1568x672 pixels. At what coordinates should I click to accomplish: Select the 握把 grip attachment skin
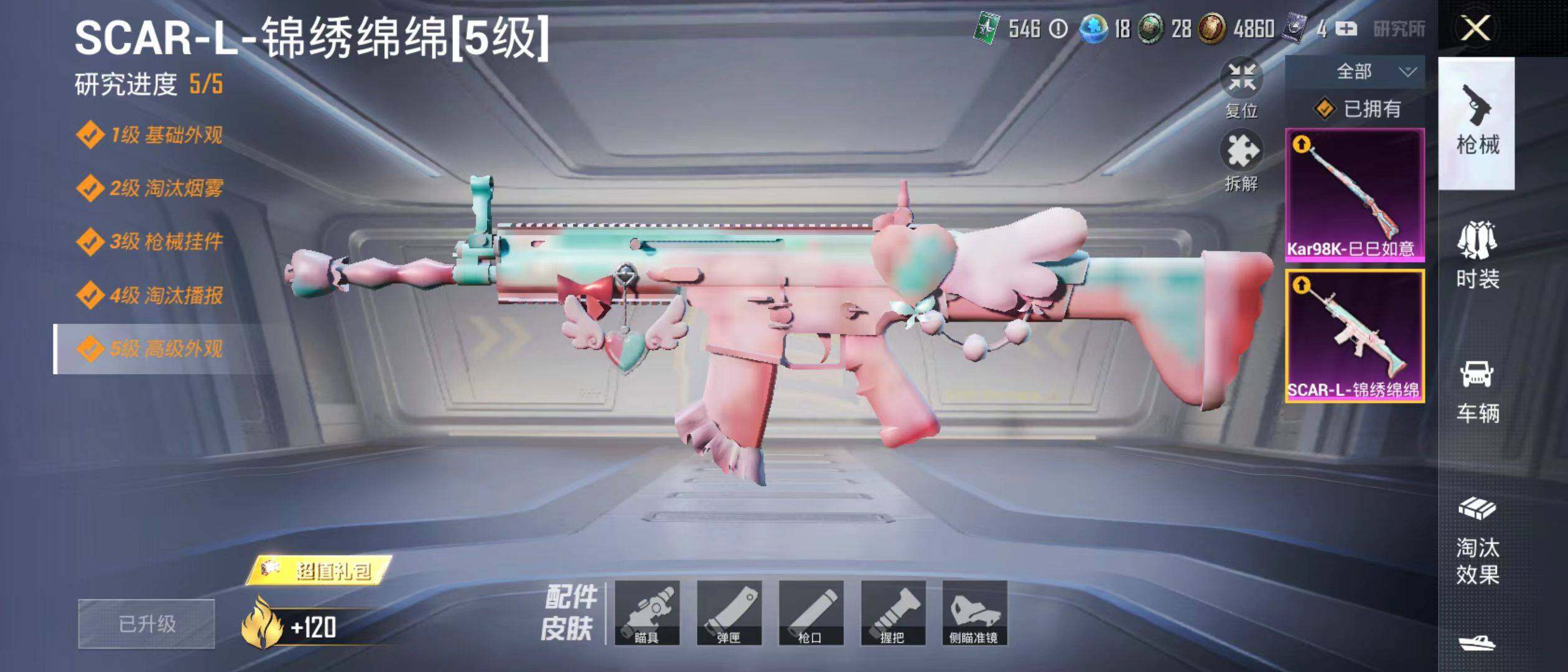(893, 613)
